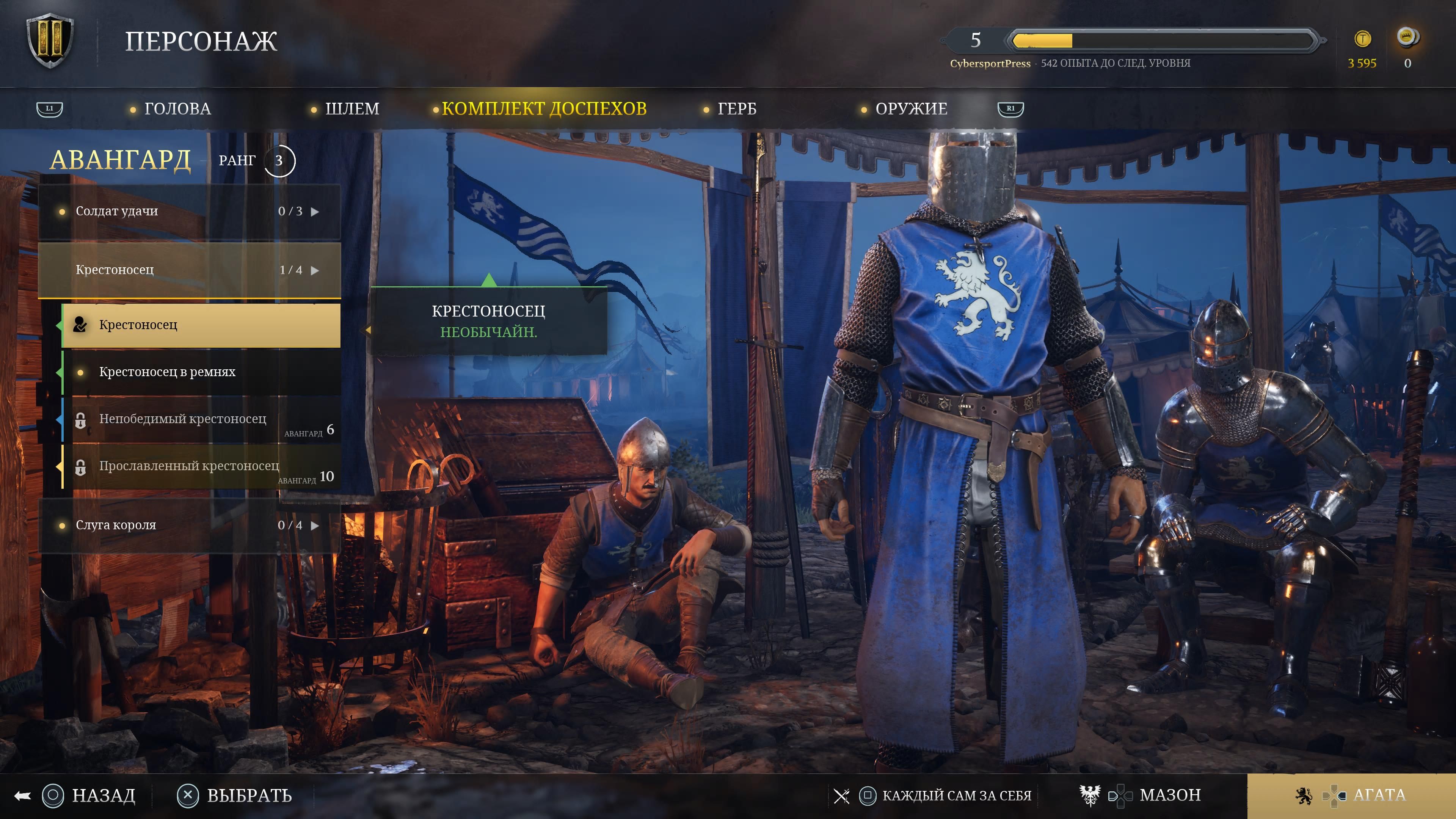Collapse the Крестоносец 1/4 group header
Image resolution: width=1456 pixels, height=819 pixels.
[189, 270]
